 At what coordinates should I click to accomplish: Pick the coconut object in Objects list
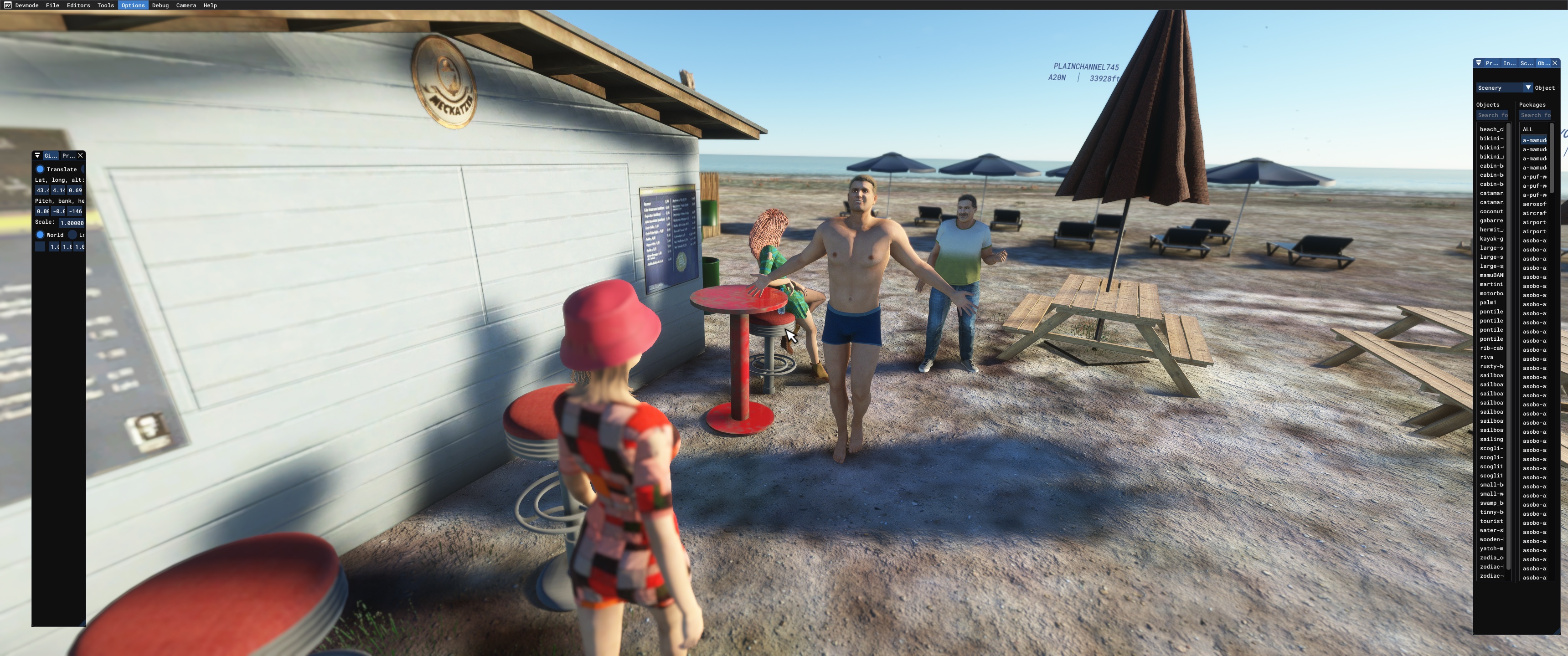click(x=1491, y=212)
